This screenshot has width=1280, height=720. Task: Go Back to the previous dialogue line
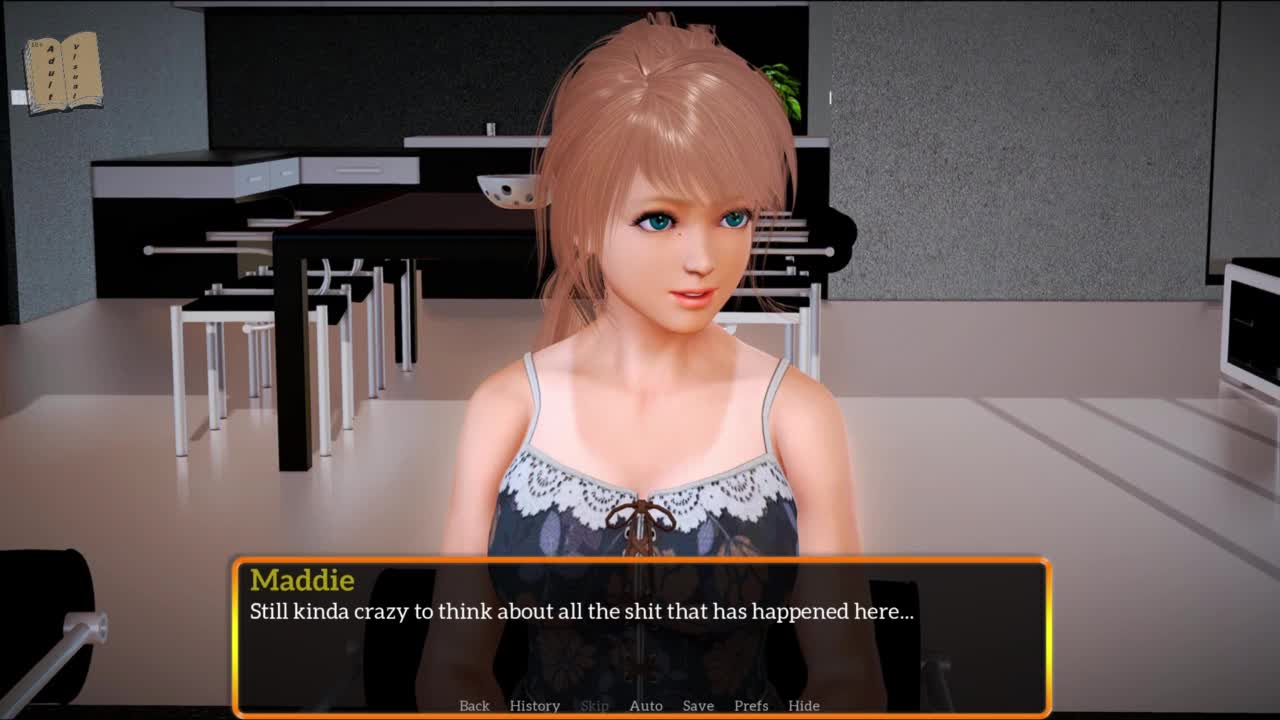(x=474, y=705)
